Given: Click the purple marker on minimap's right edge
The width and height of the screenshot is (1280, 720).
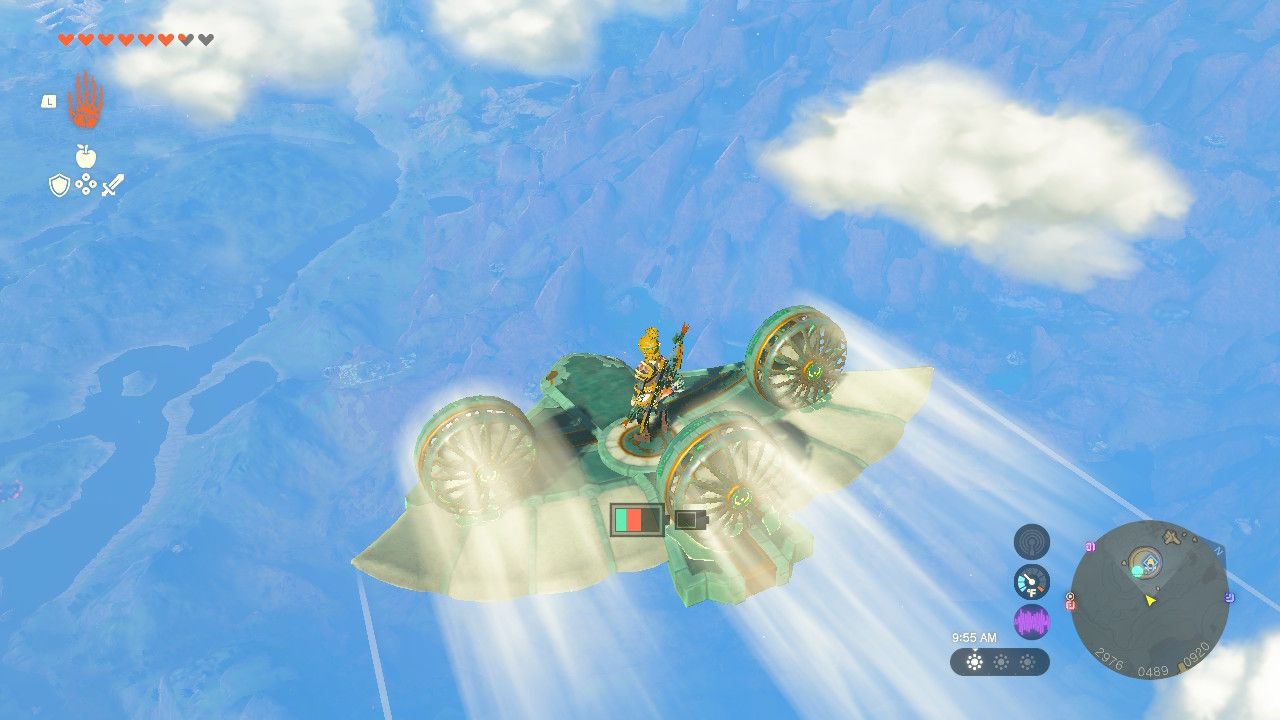Looking at the screenshot, I should (x=1229, y=597).
